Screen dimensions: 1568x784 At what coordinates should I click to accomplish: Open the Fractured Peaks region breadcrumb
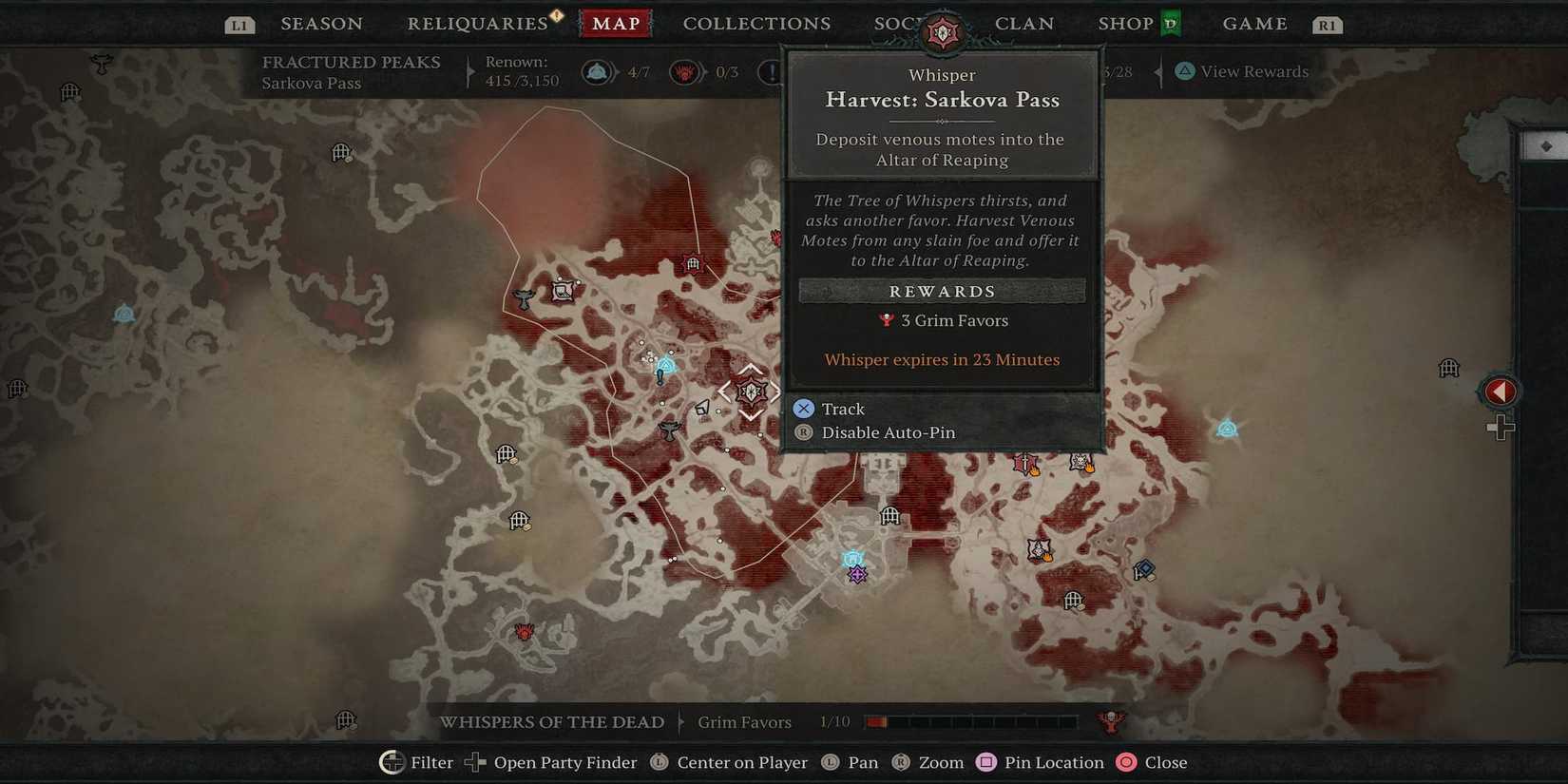[351, 62]
